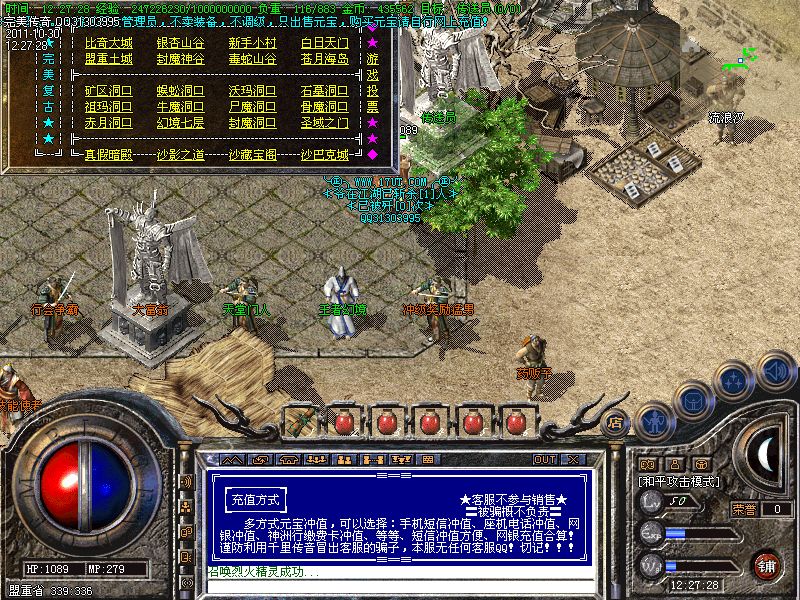Choose the 沙巴克城 destination
Image resolution: width=800 pixels, height=600 pixels.
point(325,155)
